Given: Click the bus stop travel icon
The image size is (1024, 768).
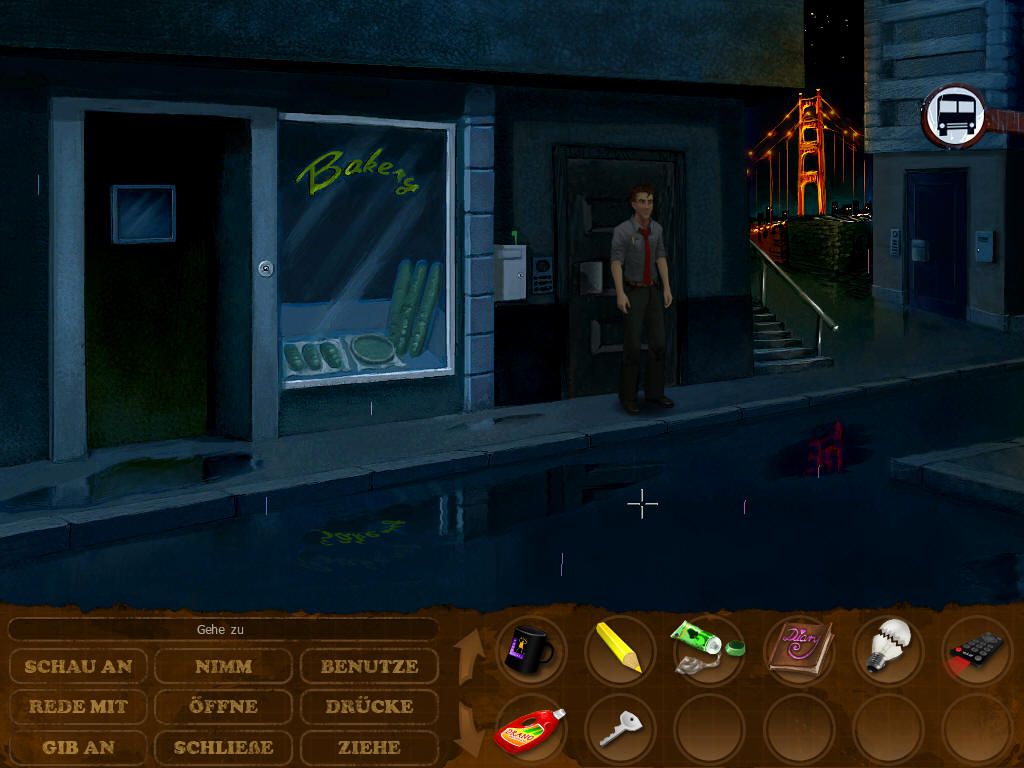Looking at the screenshot, I should point(954,116).
